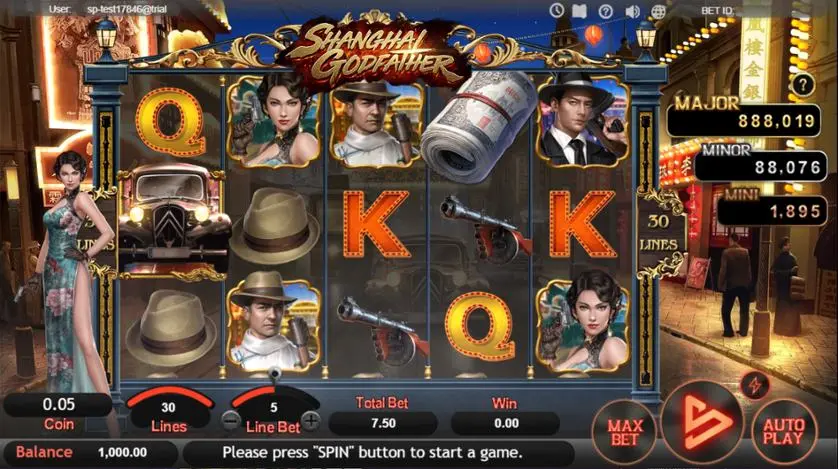The height and width of the screenshot is (469, 838).
Task: Open the globe language icon
Action: coord(658,10)
